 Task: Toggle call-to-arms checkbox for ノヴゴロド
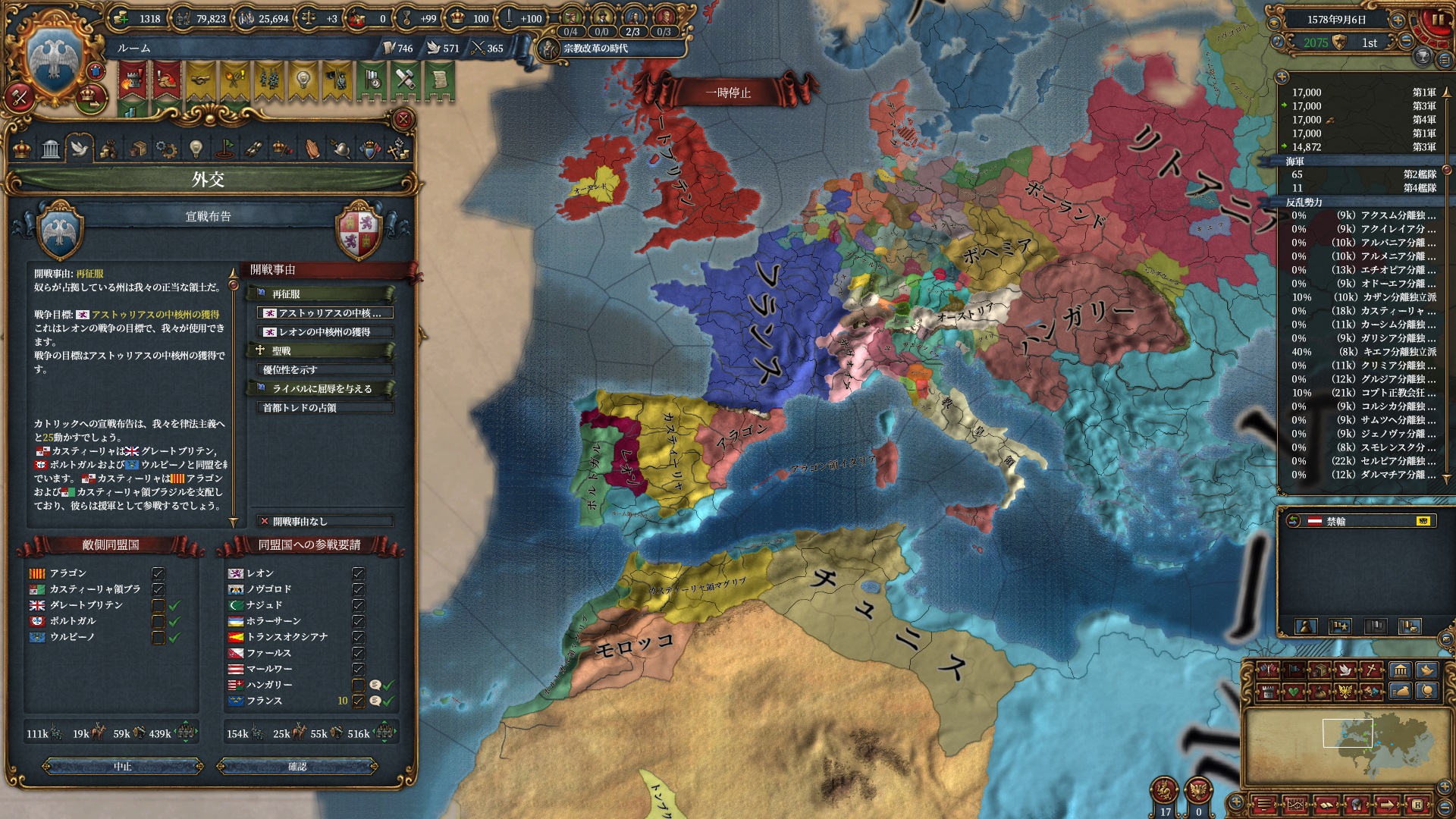[359, 589]
